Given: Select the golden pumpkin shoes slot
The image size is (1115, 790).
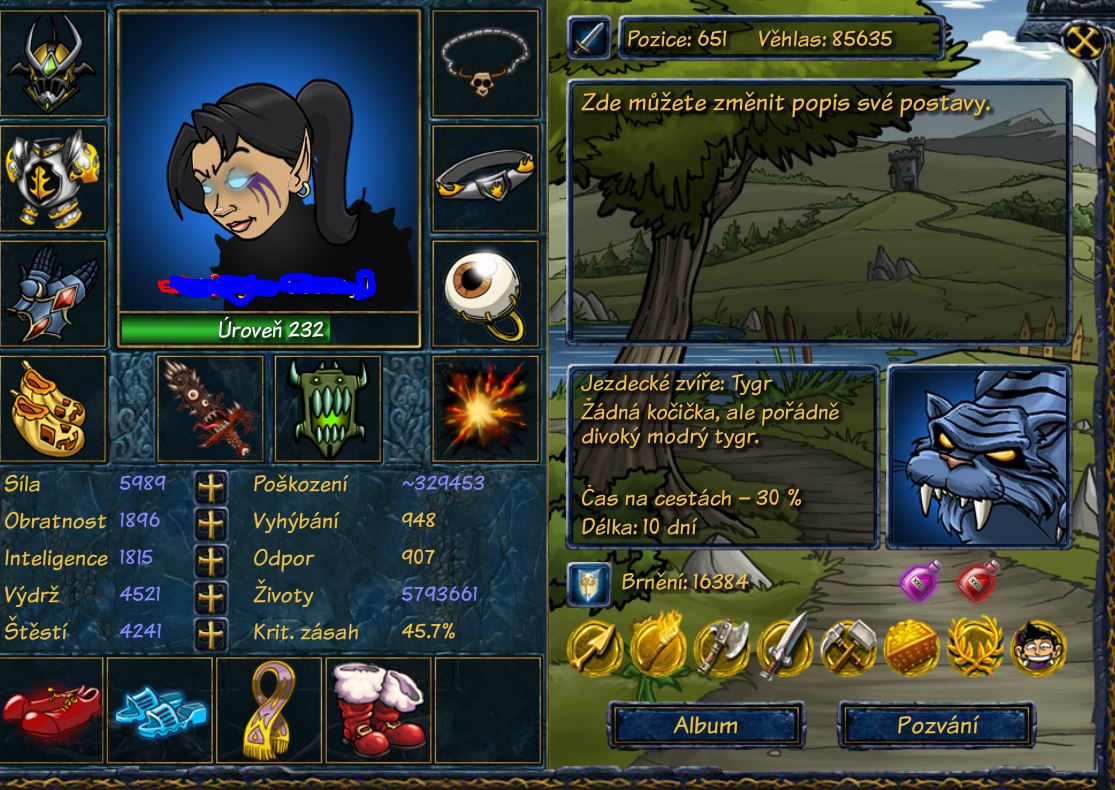Looking at the screenshot, I should click(x=53, y=408).
